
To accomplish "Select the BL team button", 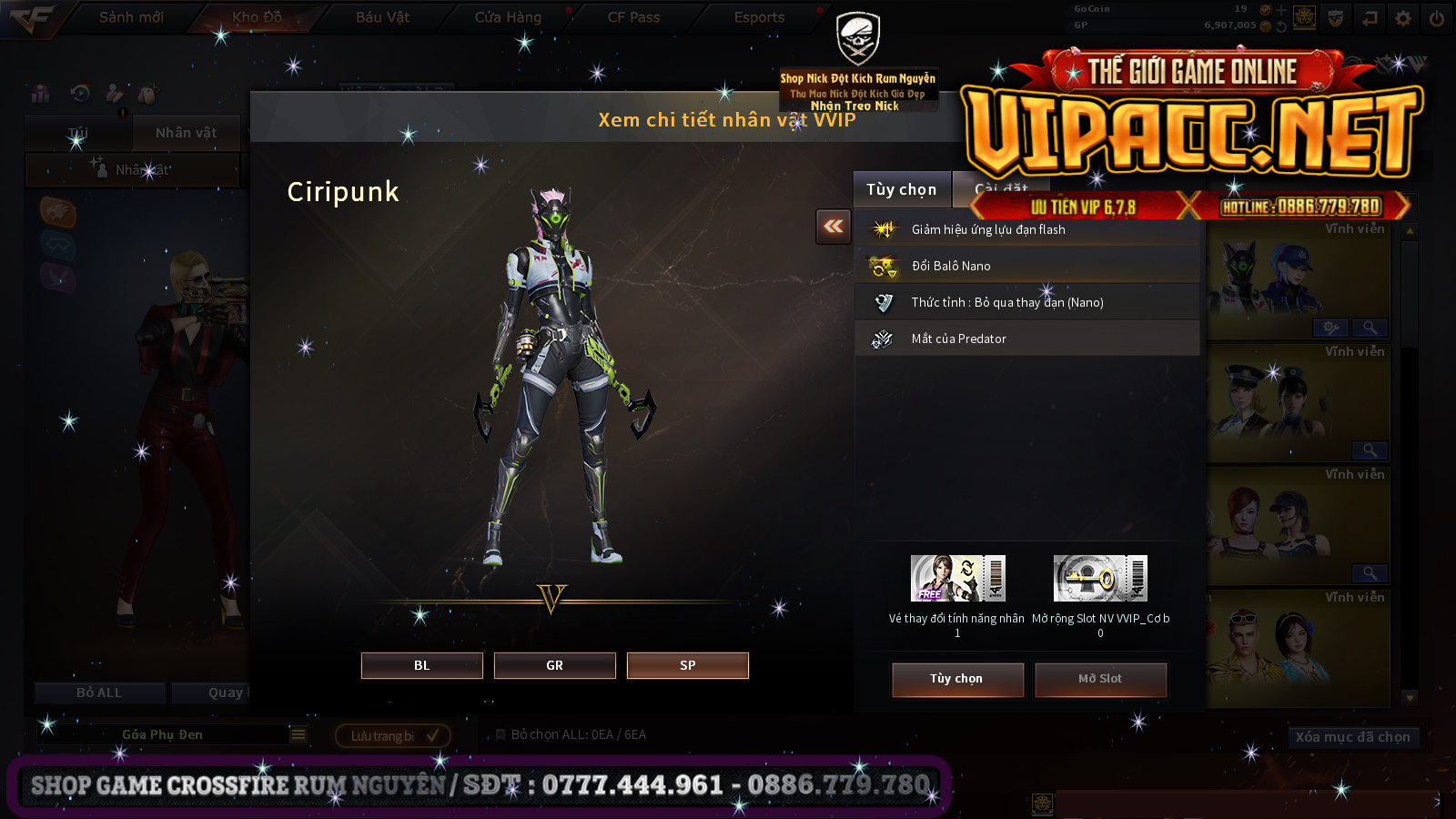I will coord(421,665).
